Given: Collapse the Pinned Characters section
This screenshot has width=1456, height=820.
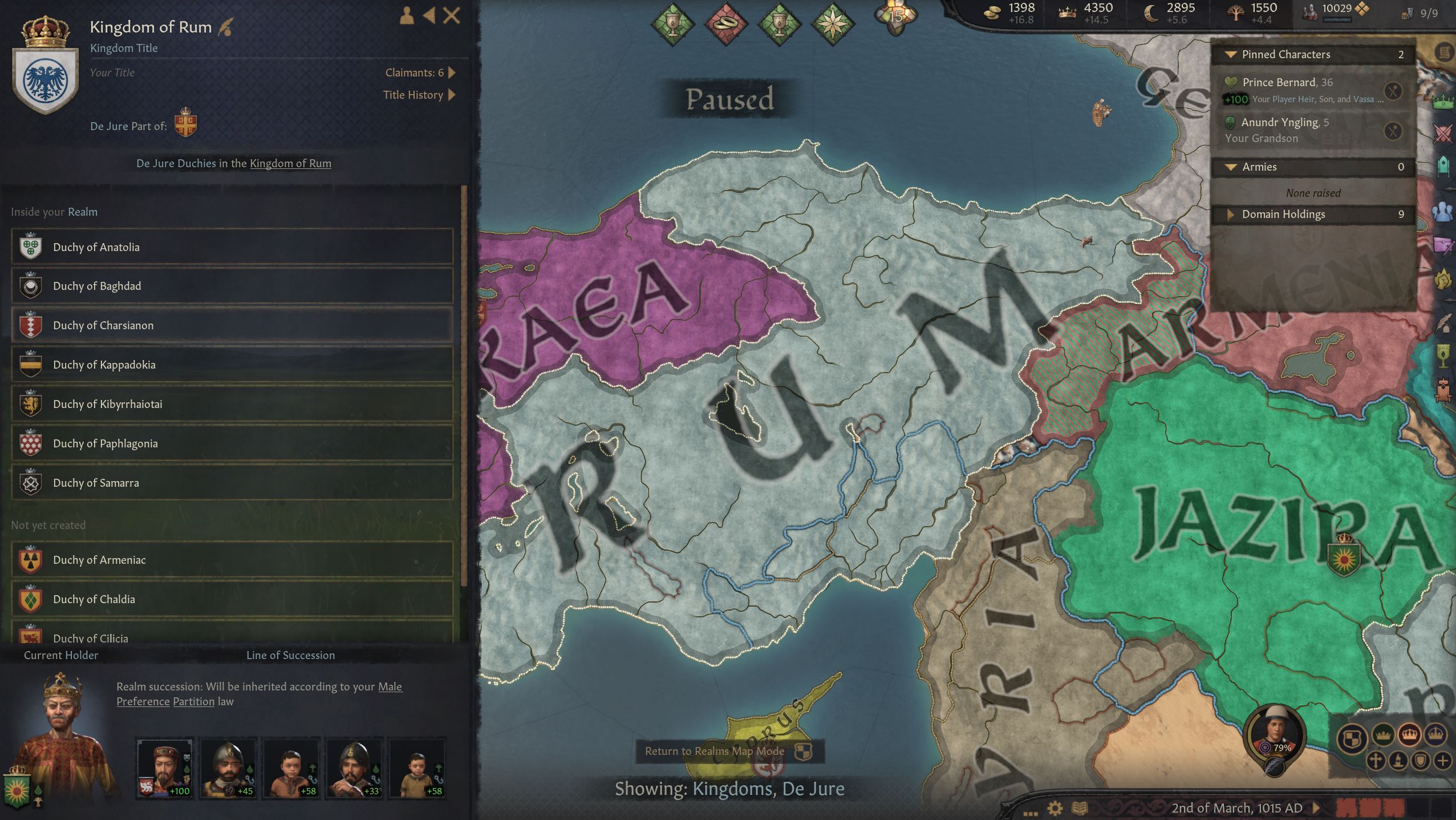Looking at the screenshot, I should click(x=1231, y=54).
